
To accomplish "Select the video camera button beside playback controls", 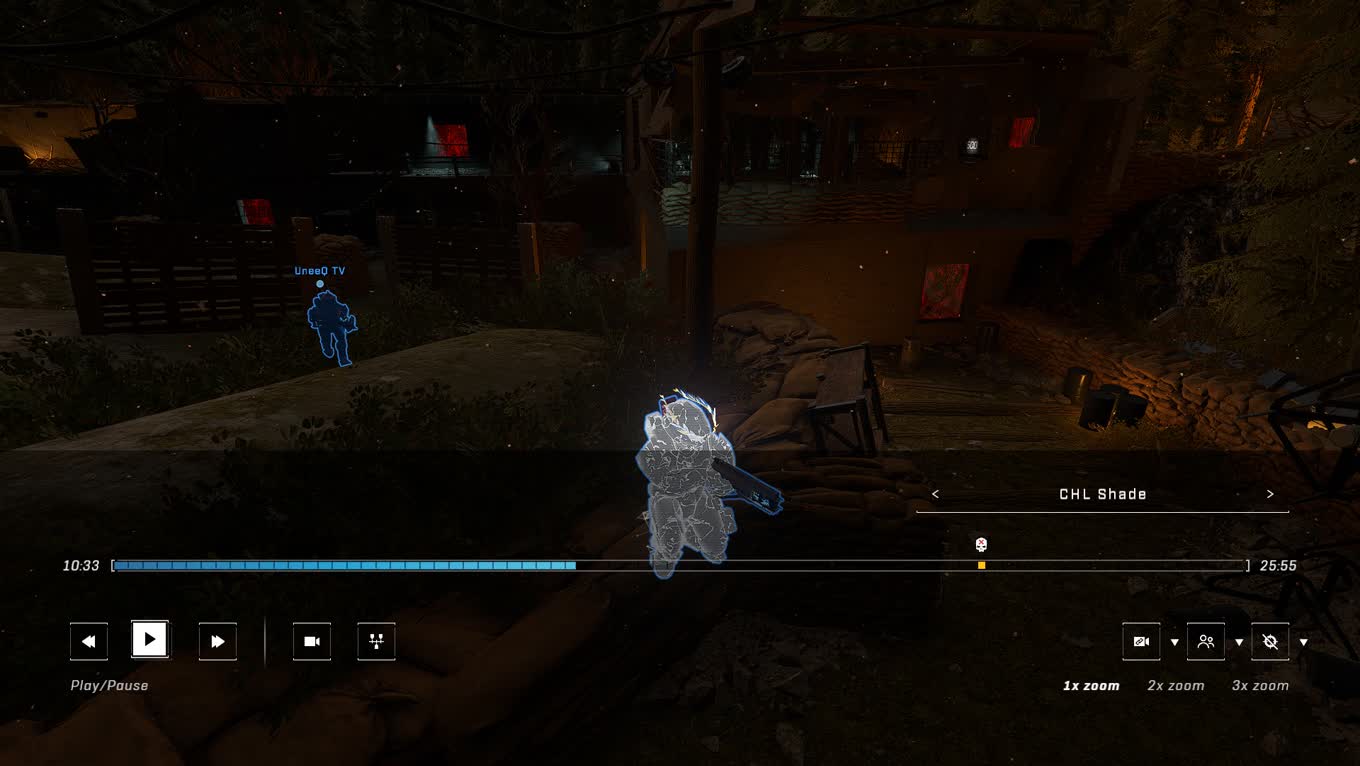I will [312, 641].
